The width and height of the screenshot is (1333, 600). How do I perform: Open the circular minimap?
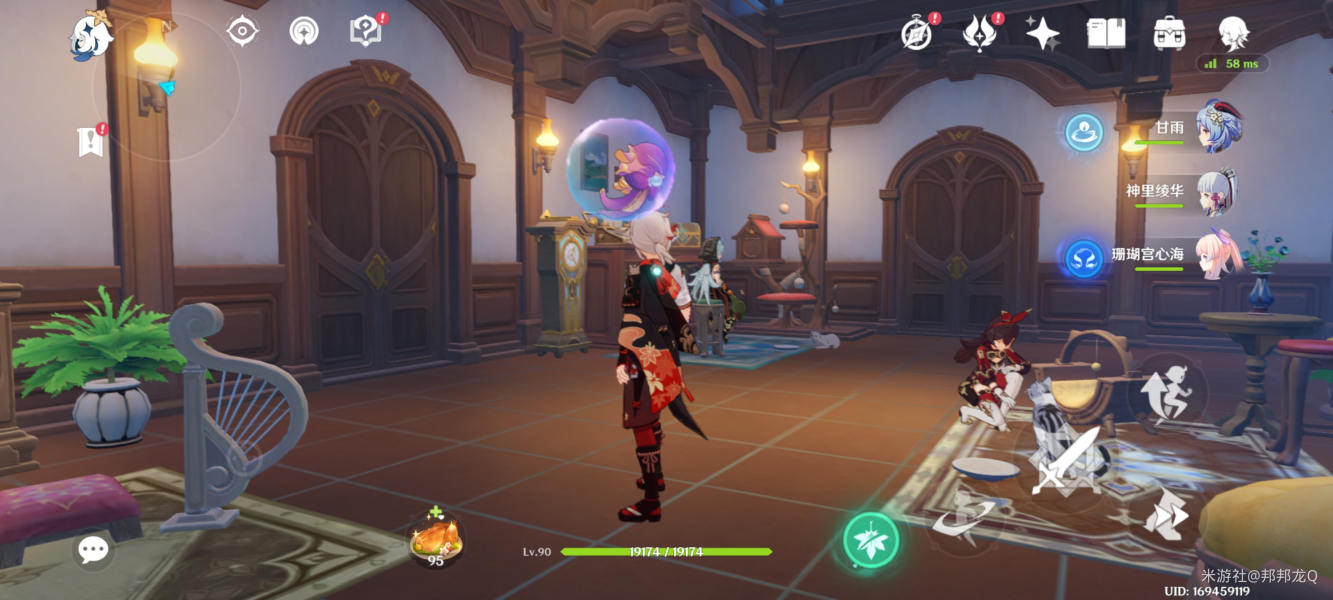[166, 88]
